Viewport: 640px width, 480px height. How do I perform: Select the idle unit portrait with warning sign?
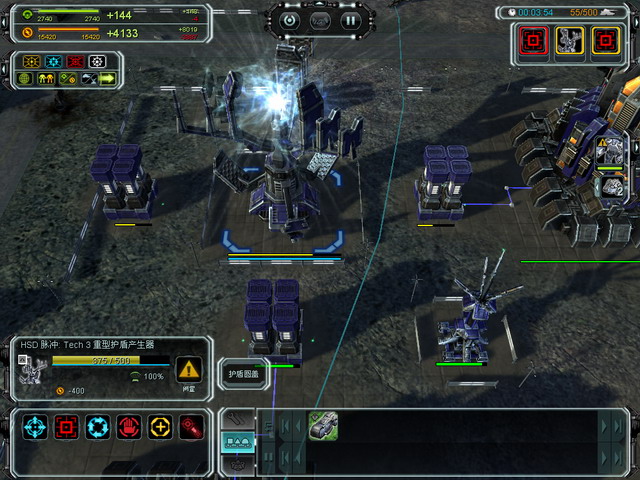click(609, 150)
